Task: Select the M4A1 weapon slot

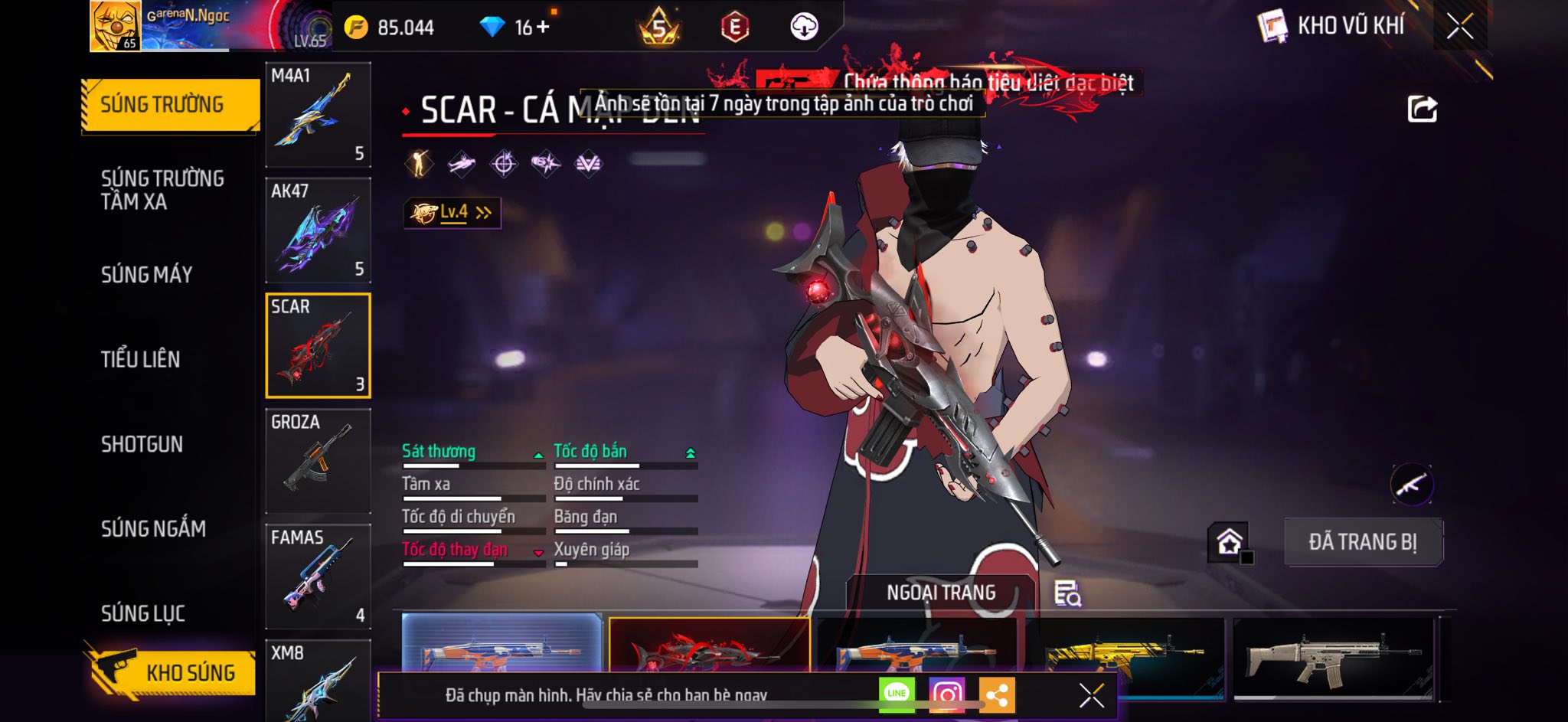Action: (318, 115)
